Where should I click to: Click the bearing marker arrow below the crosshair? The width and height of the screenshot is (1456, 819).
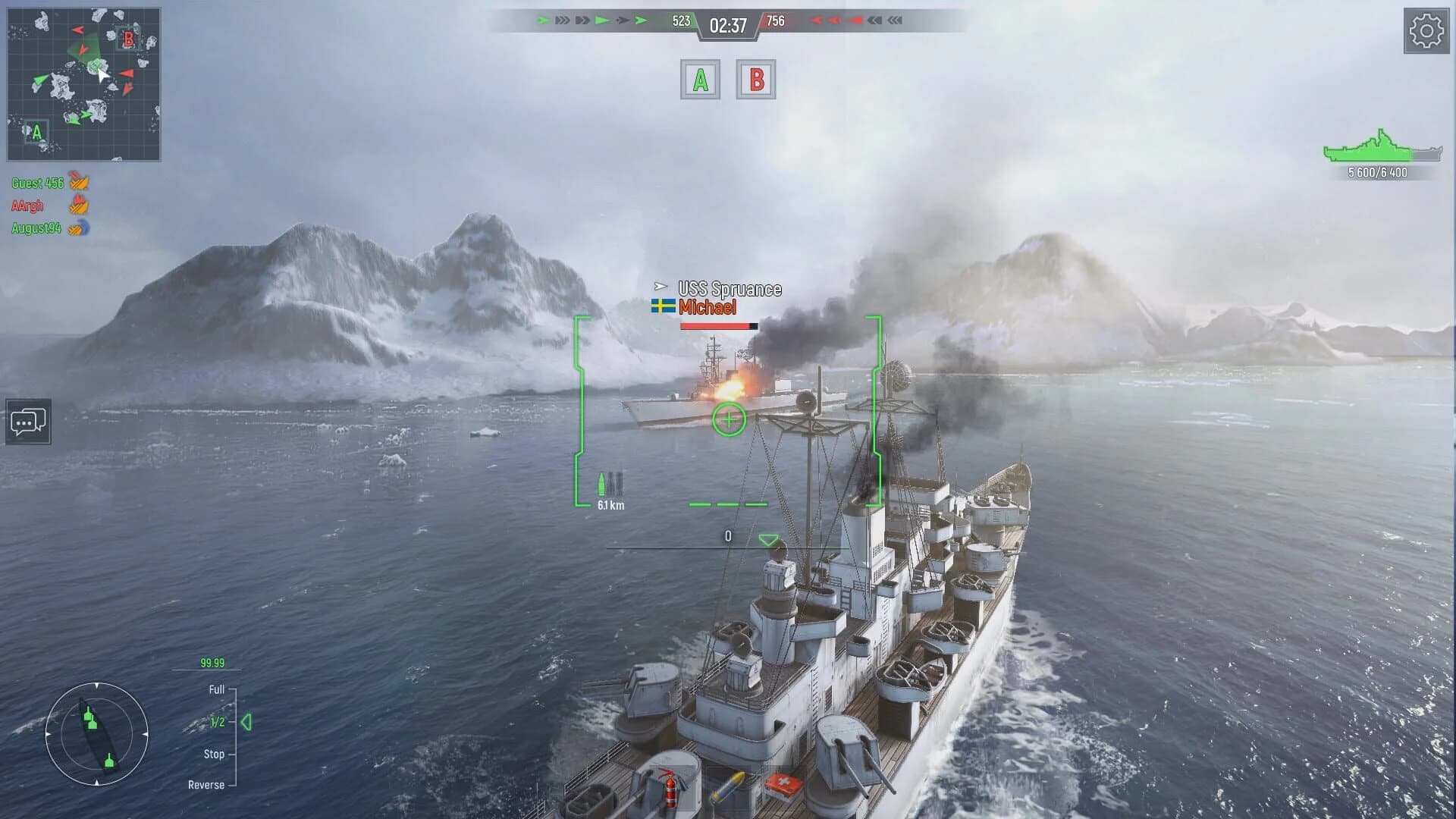[x=768, y=540]
